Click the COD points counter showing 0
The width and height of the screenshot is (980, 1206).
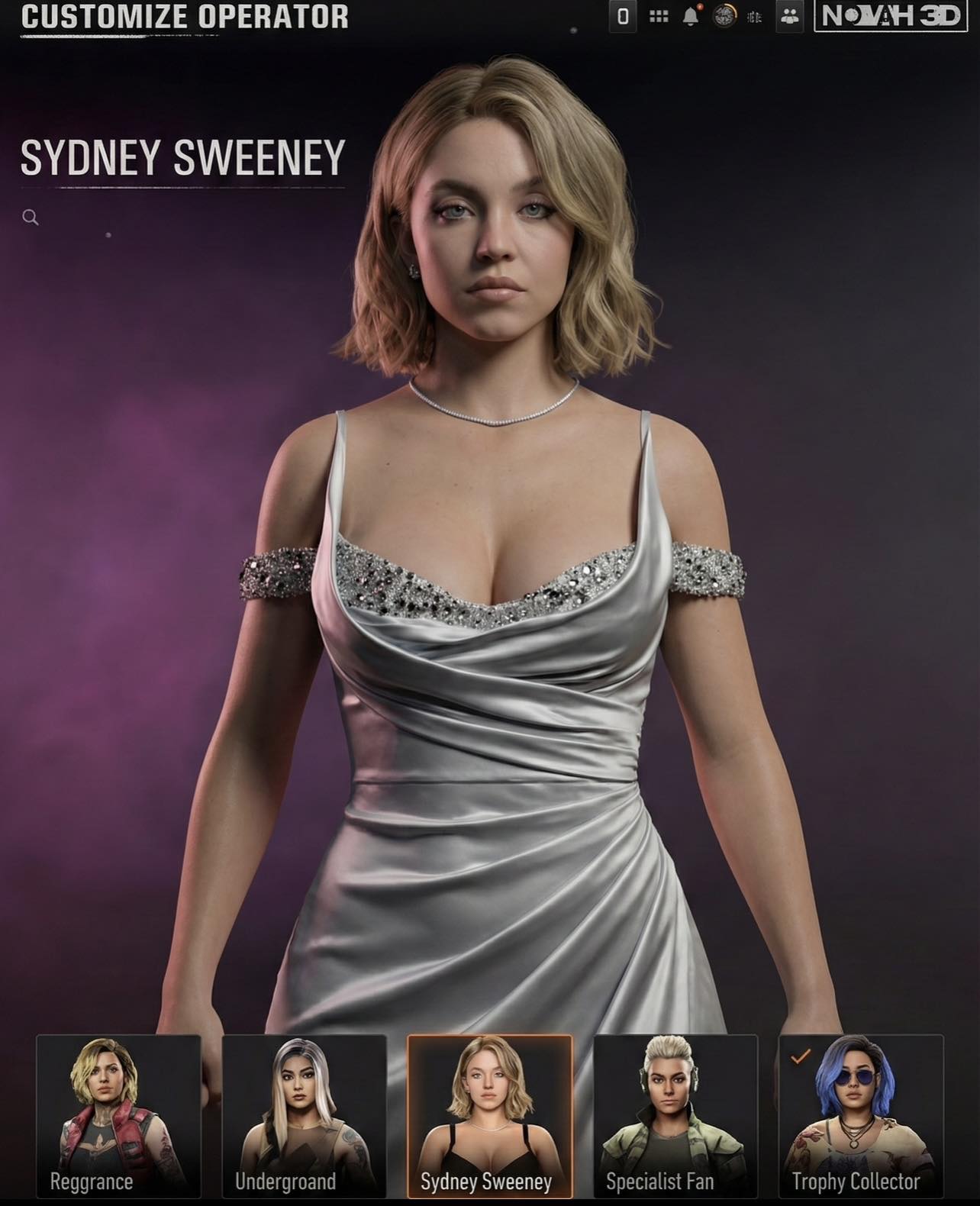[624, 15]
